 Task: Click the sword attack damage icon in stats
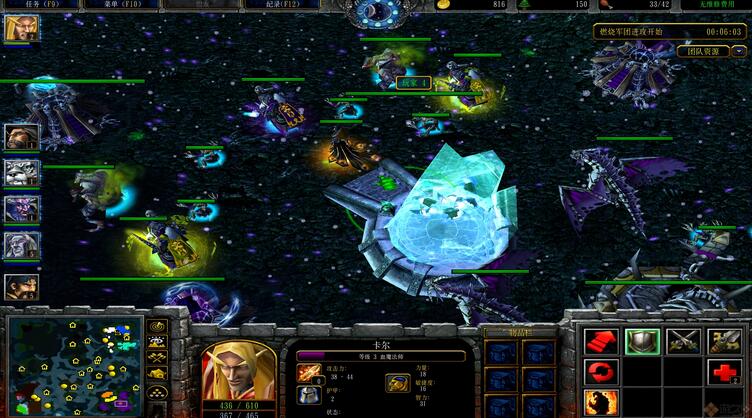(309, 374)
